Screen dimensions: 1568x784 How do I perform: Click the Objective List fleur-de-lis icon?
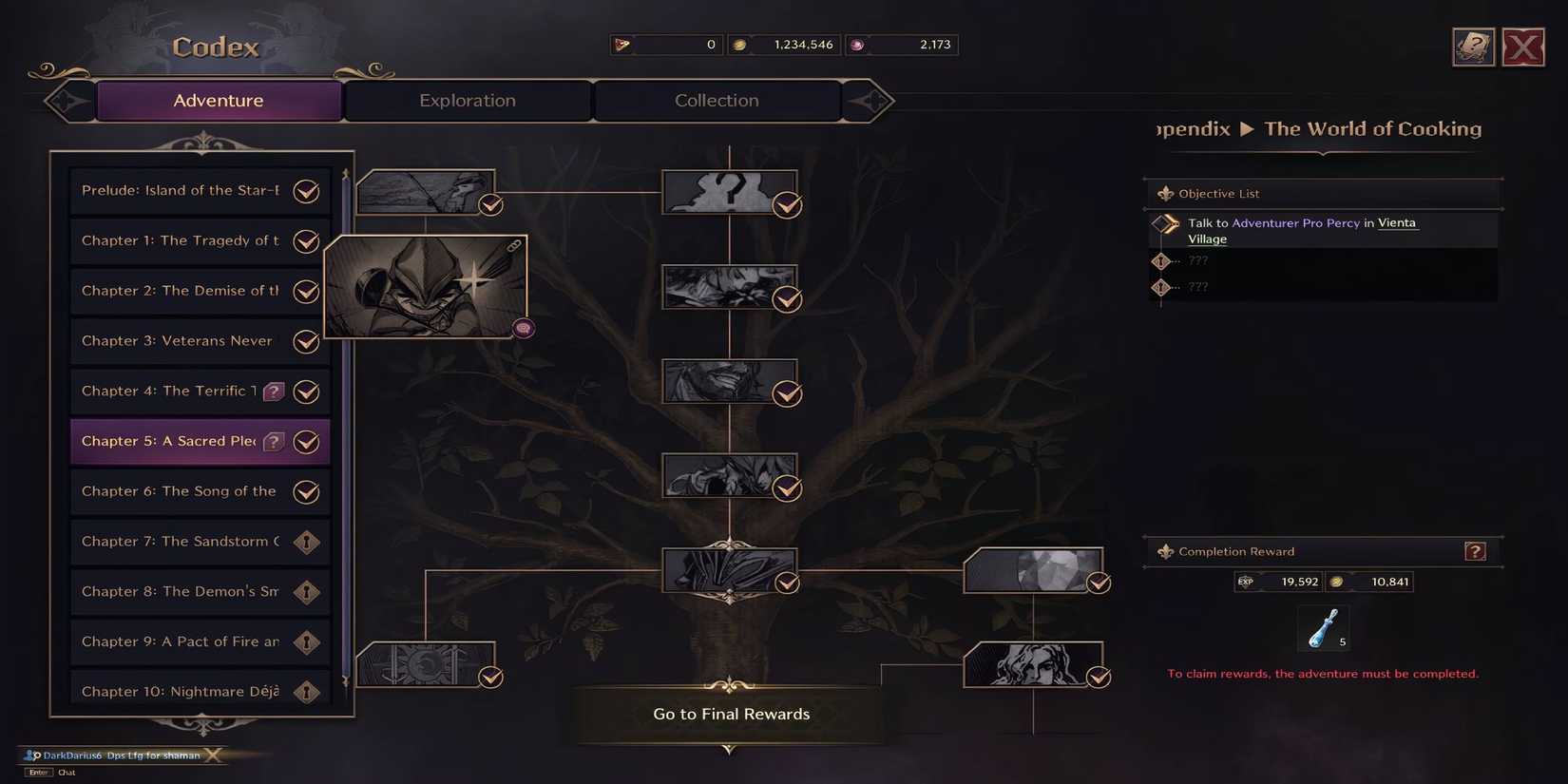[x=1166, y=193]
